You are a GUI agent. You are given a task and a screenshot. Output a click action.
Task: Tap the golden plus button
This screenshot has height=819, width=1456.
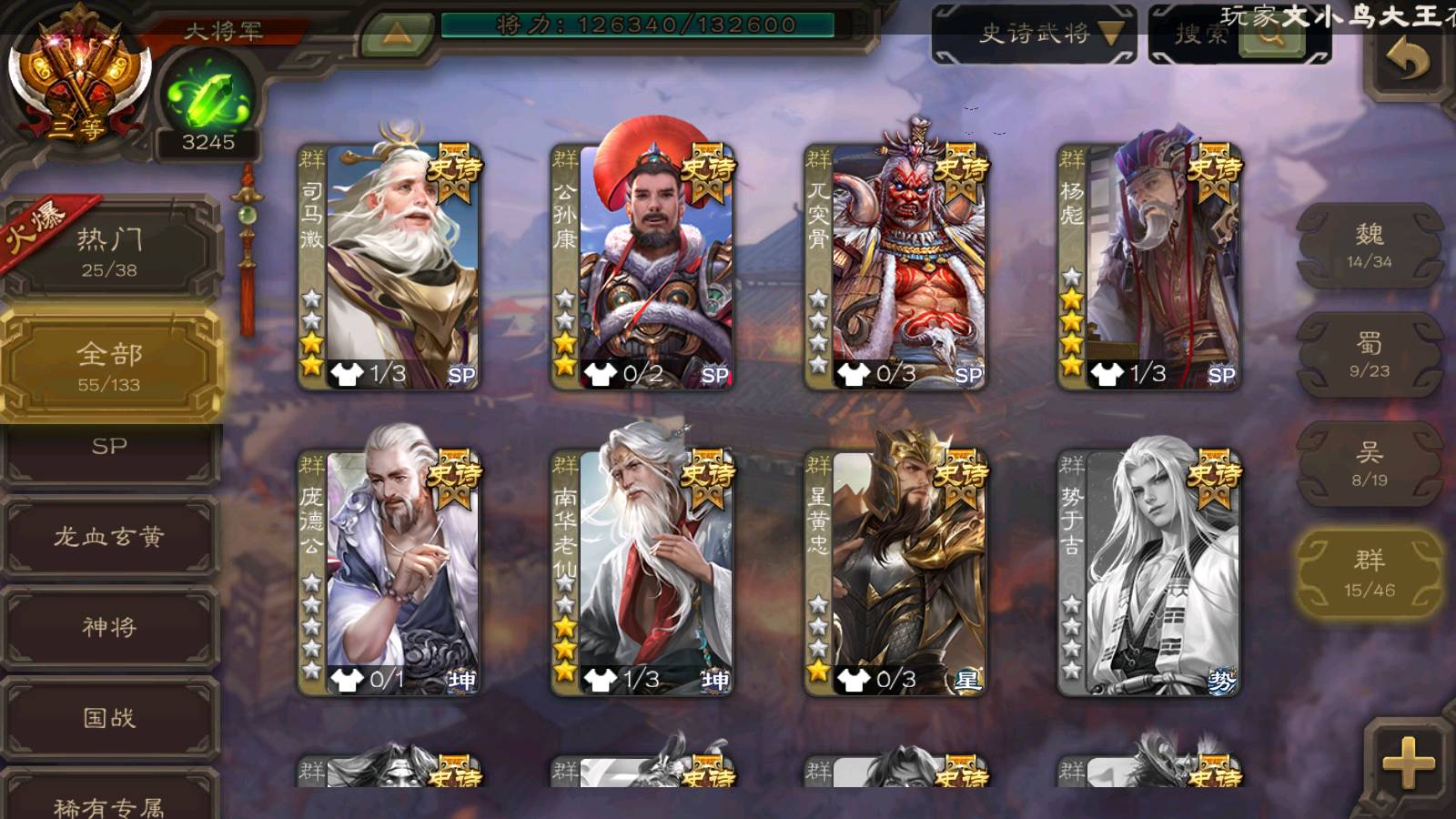(1407, 762)
